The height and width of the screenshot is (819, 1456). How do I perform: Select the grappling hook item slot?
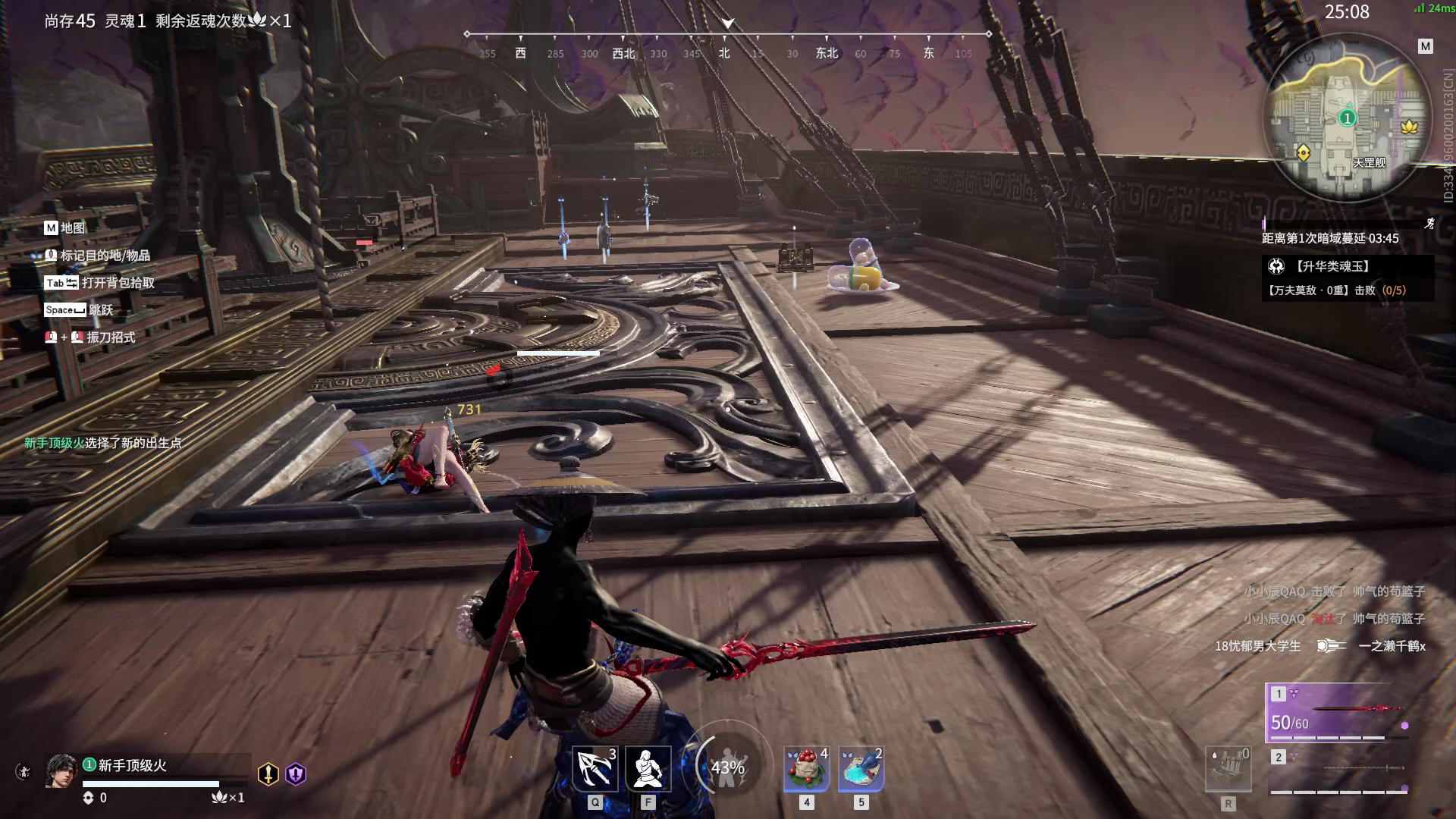click(x=595, y=768)
